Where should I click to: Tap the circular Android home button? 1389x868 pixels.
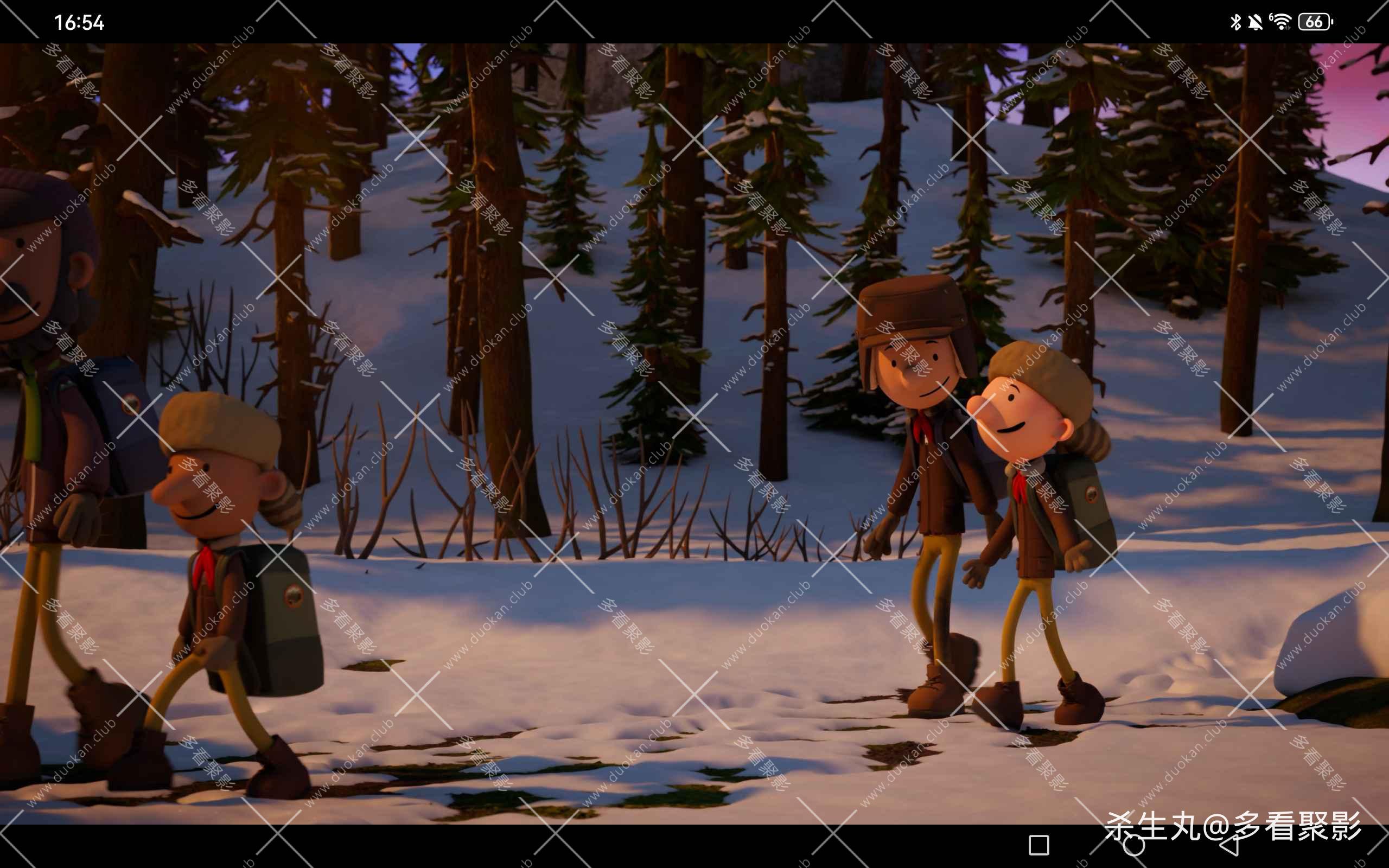click(x=1133, y=845)
